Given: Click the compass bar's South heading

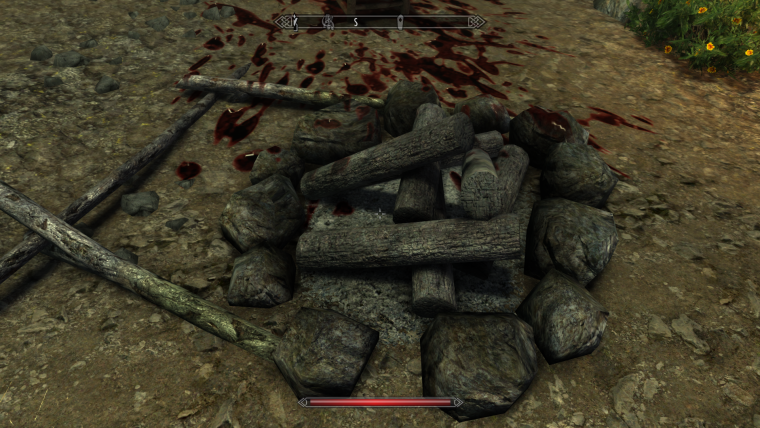Looking at the screenshot, I should (355, 21).
